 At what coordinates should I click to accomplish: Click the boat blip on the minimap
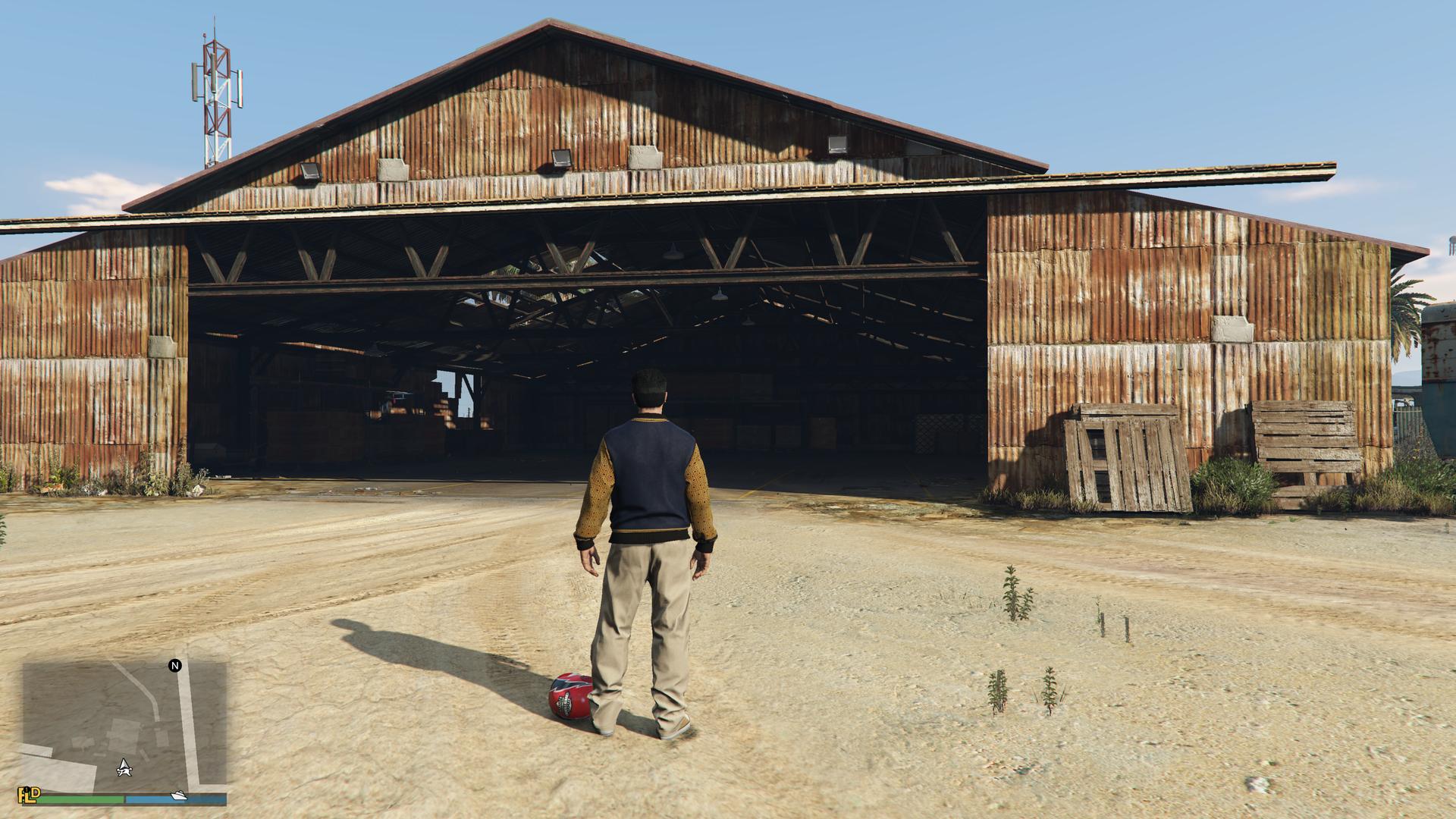(178, 795)
